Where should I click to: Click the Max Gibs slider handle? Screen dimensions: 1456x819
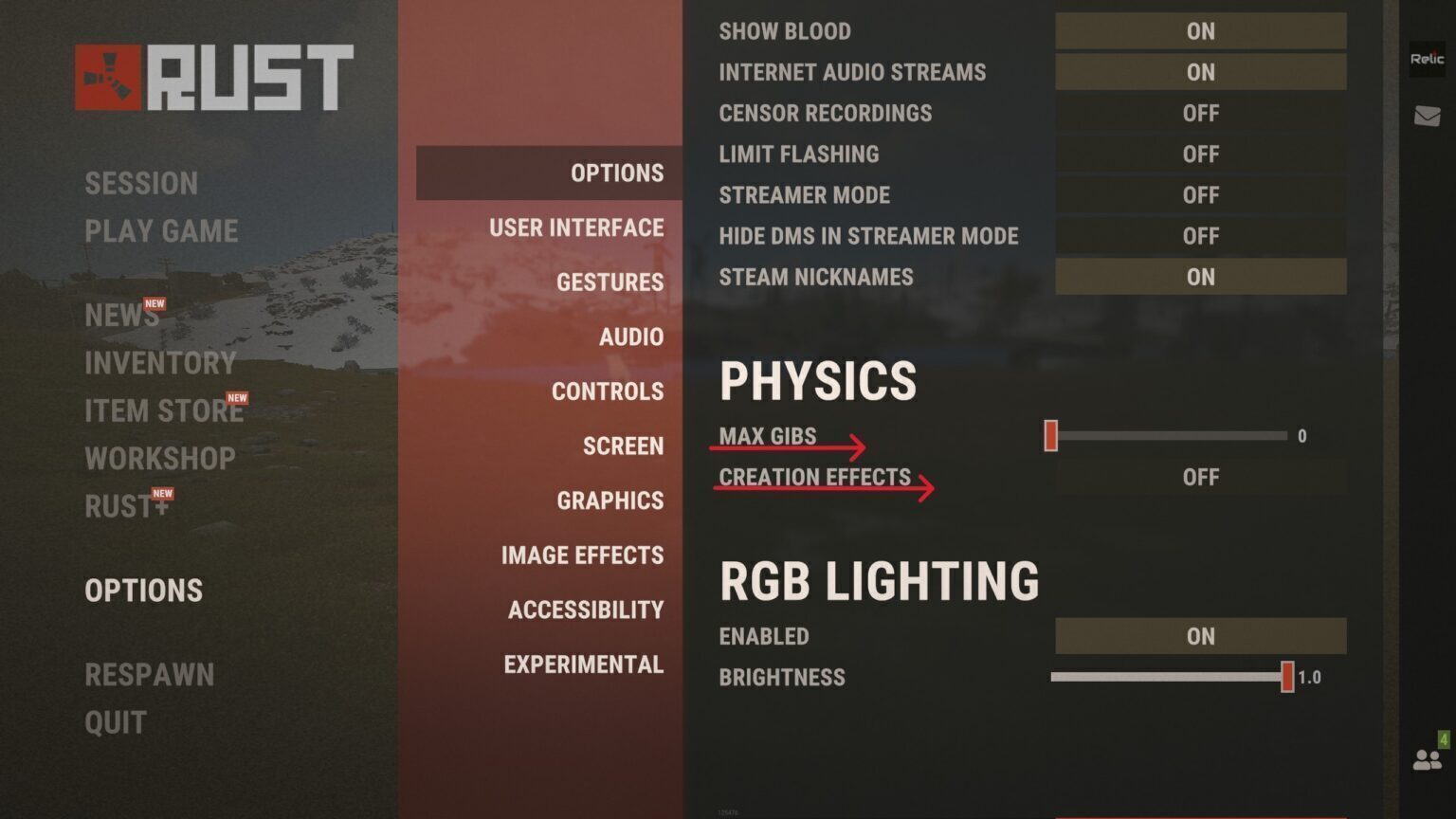point(1050,436)
